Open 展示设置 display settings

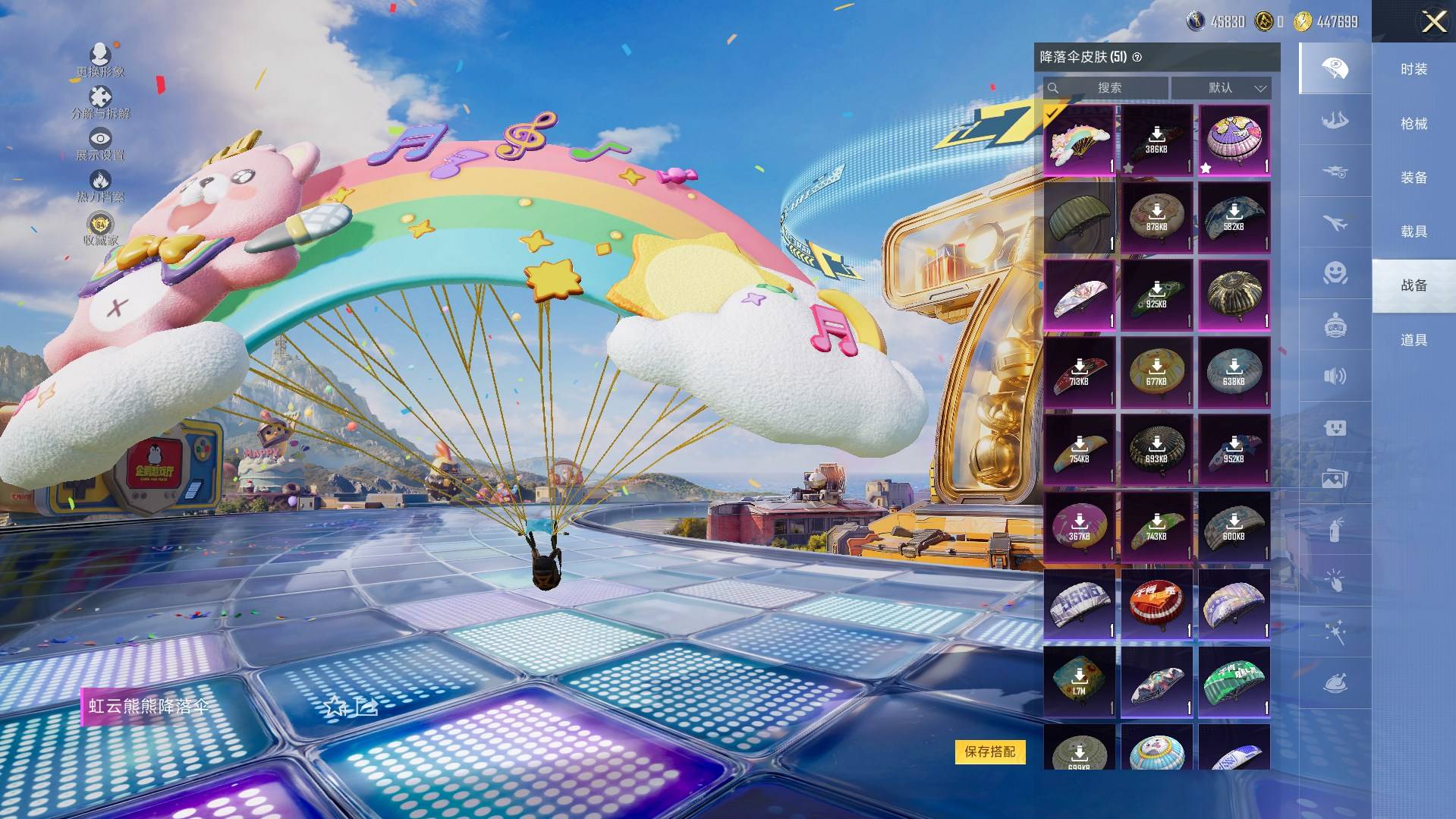[100, 143]
